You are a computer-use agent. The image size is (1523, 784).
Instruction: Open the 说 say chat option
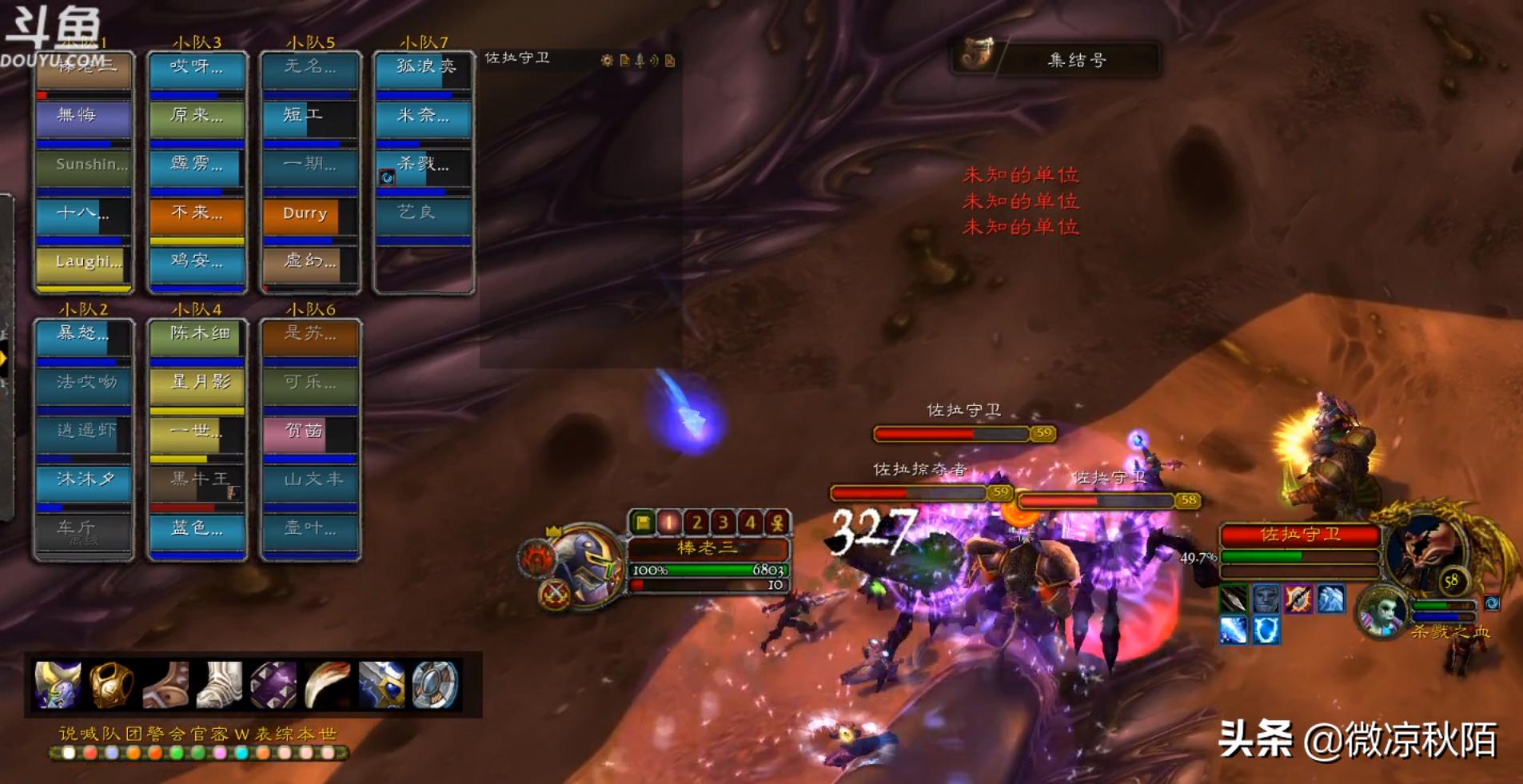click(70, 731)
